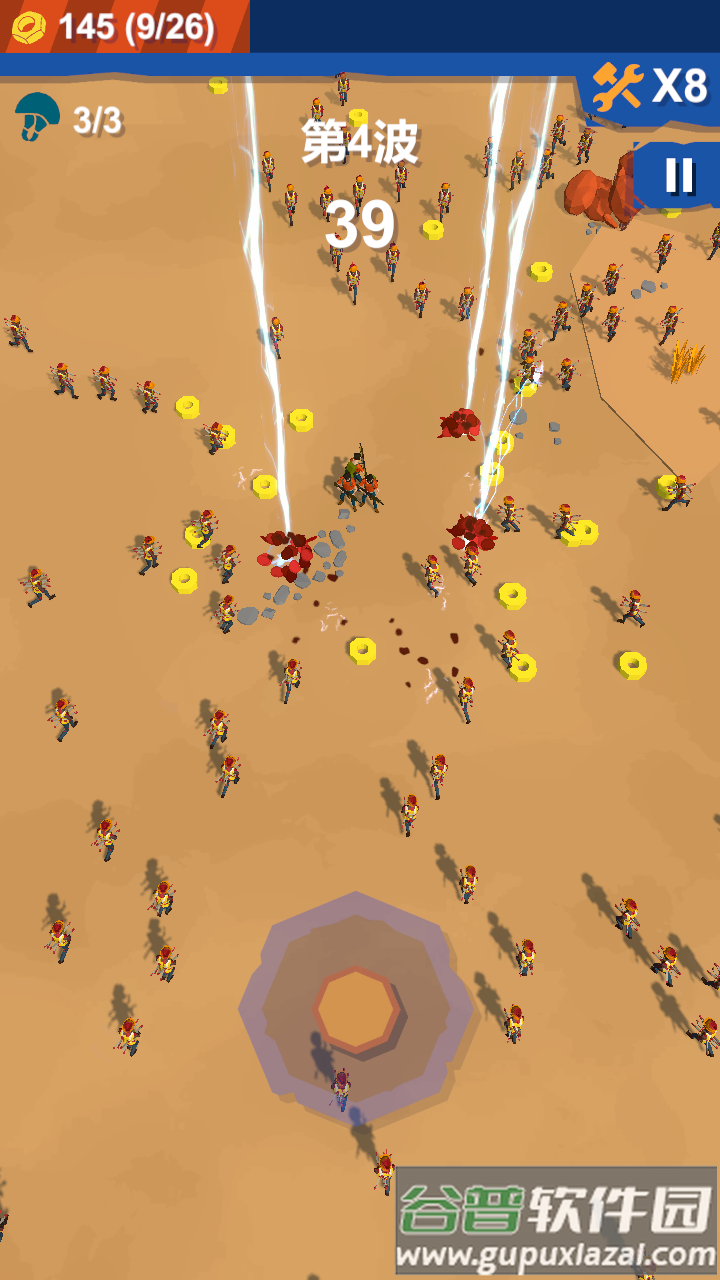Tap the wrench and hammer X8 button
Screen dimensions: 720x1280
coord(650,88)
